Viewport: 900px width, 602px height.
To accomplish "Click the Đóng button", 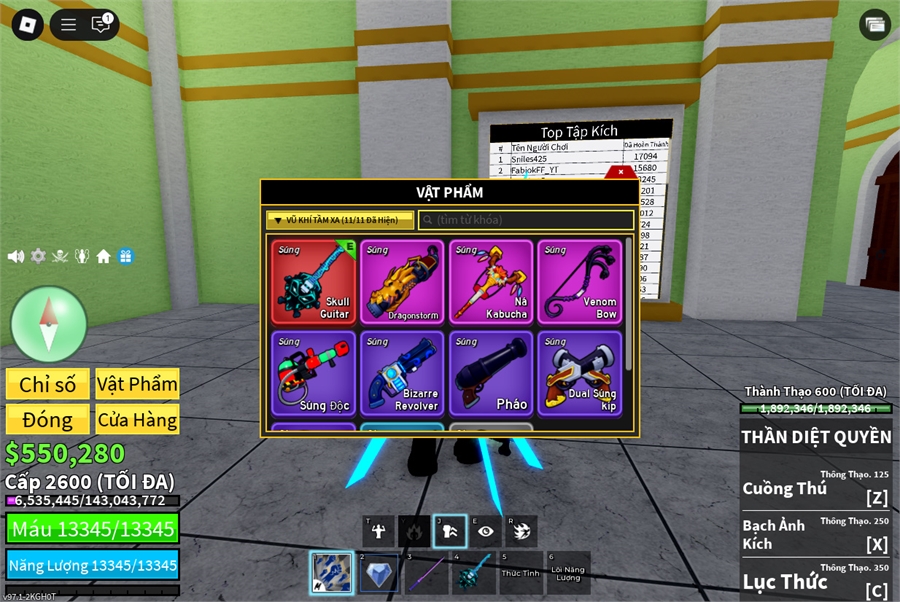I will pos(48,420).
